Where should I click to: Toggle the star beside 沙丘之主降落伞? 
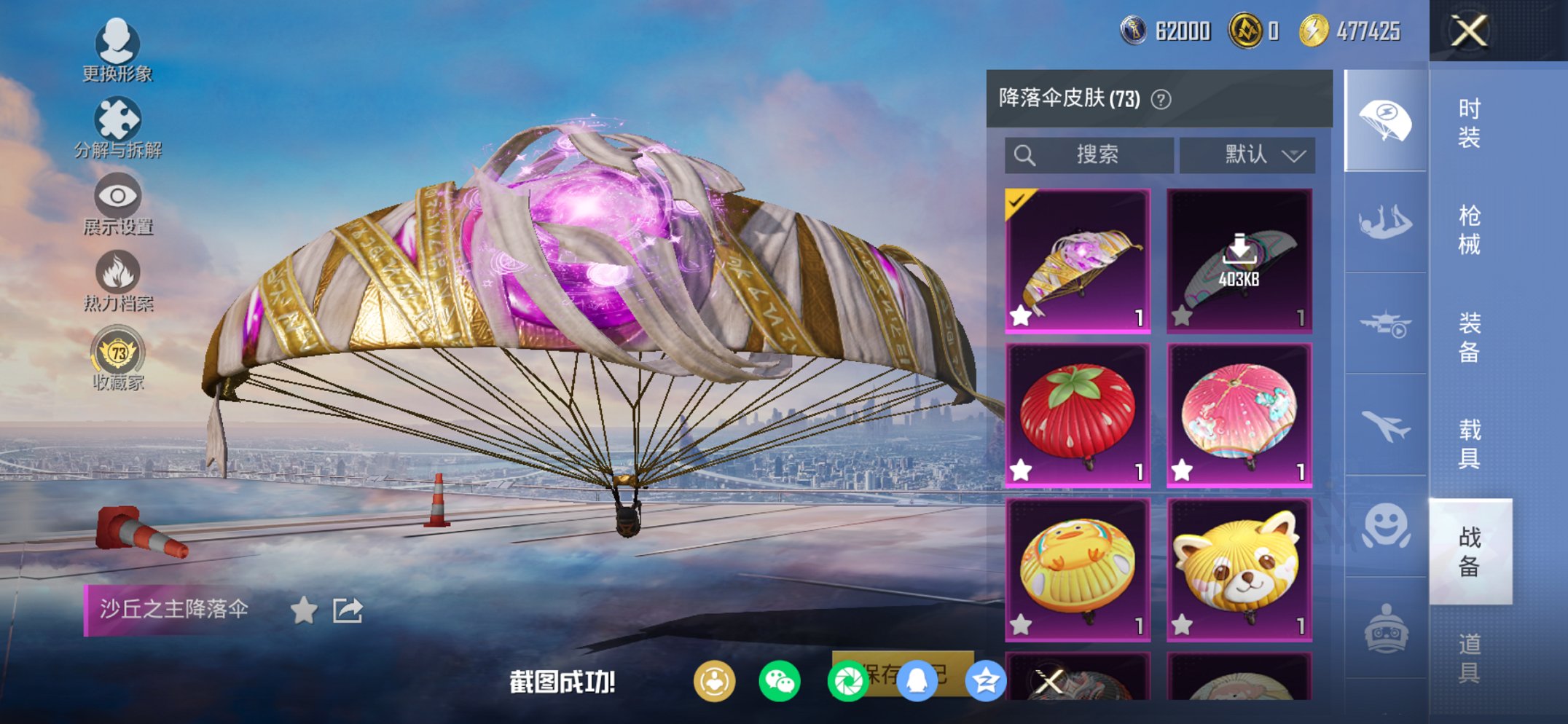point(303,612)
